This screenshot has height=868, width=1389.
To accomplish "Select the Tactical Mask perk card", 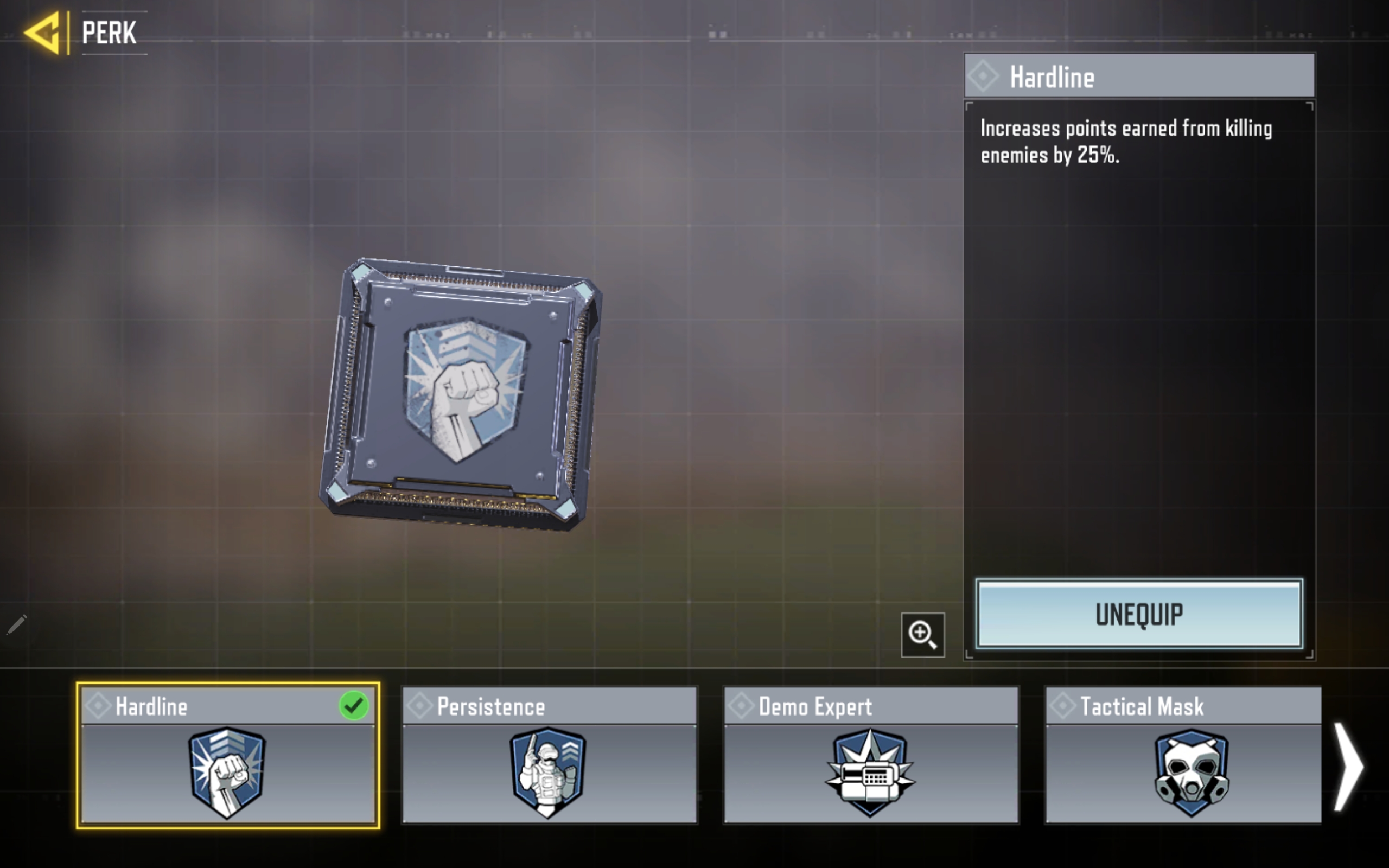I will click(1183, 755).
